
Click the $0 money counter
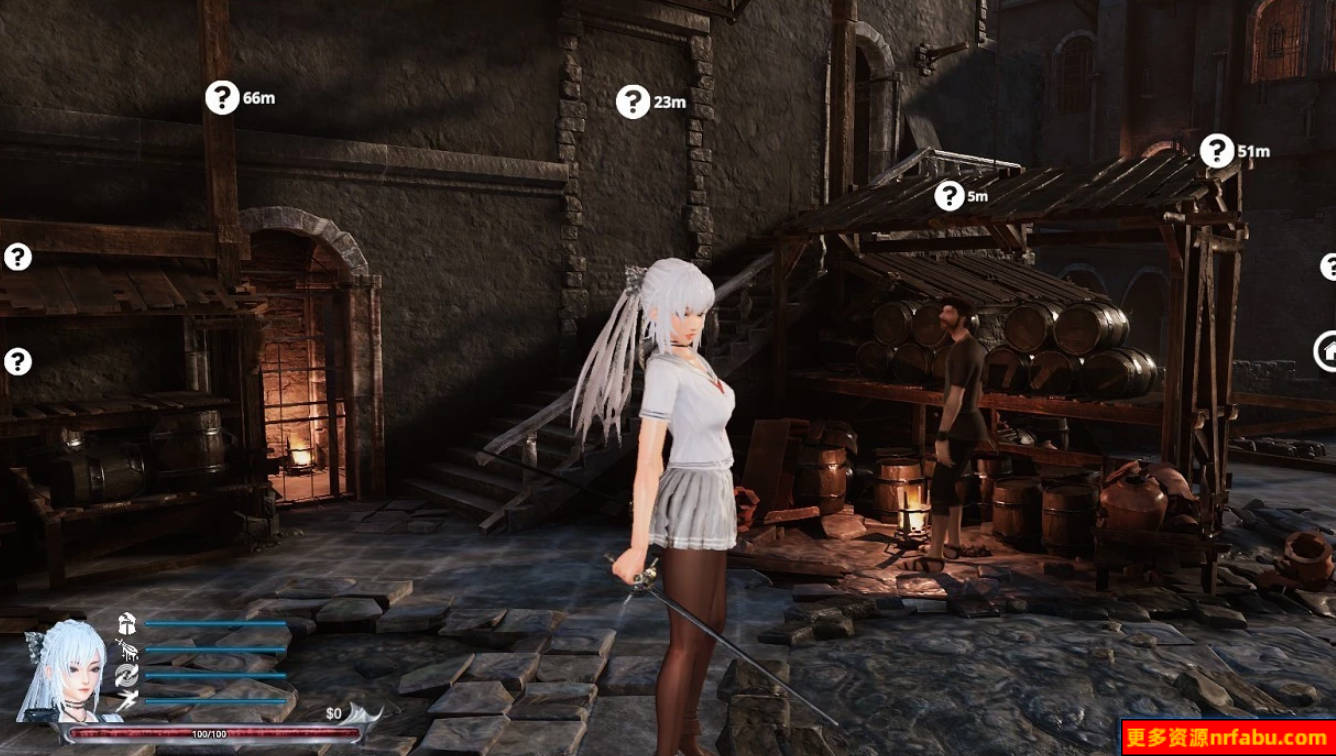pyautogui.click(x=332, y=711)
